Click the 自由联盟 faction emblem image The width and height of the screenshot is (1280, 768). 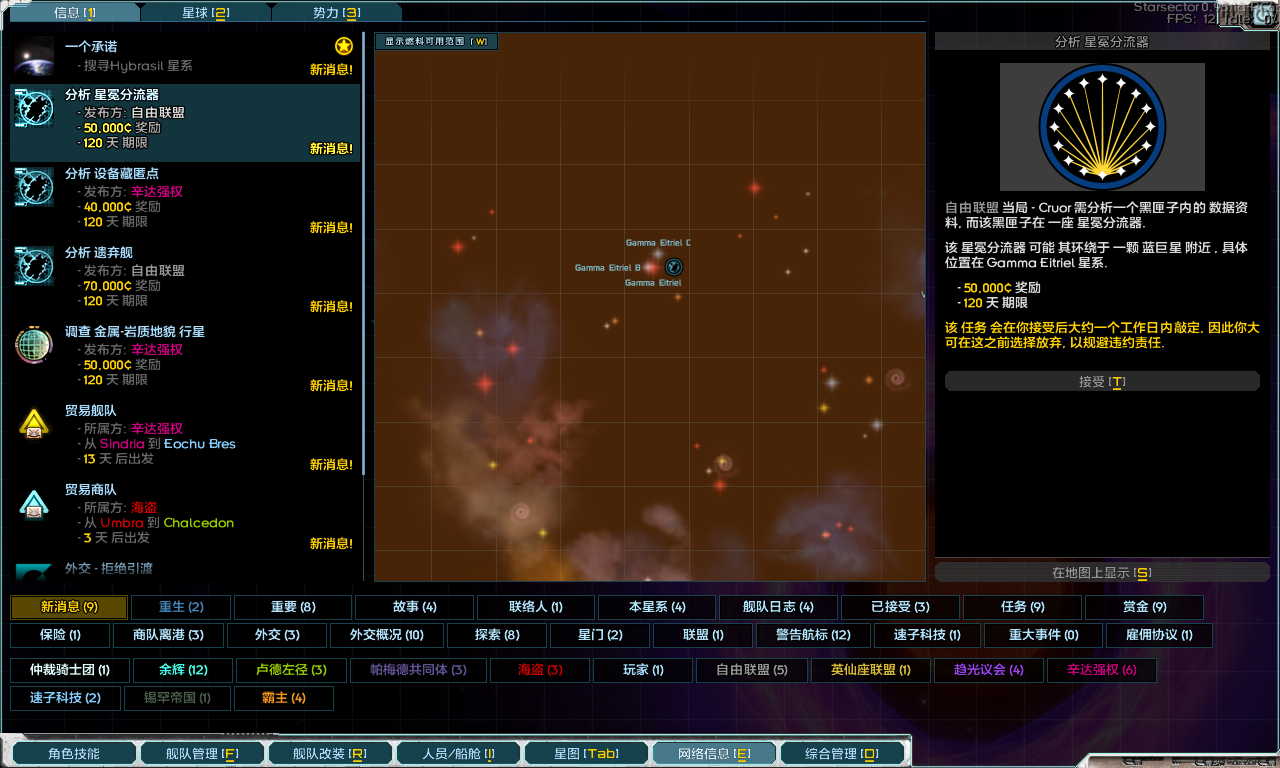pos(1102,126)
